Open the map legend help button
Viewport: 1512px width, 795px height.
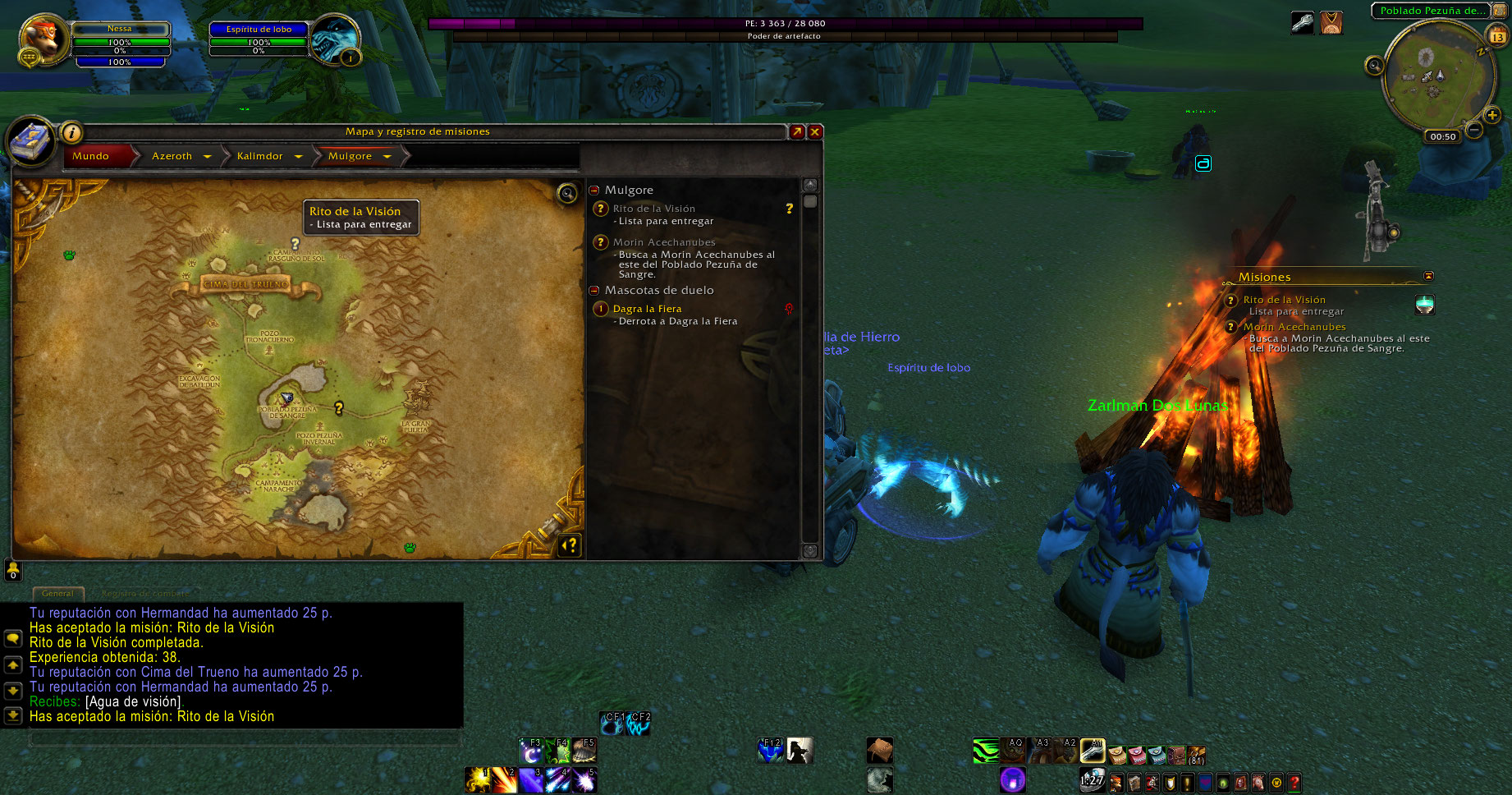coord(570,545)
